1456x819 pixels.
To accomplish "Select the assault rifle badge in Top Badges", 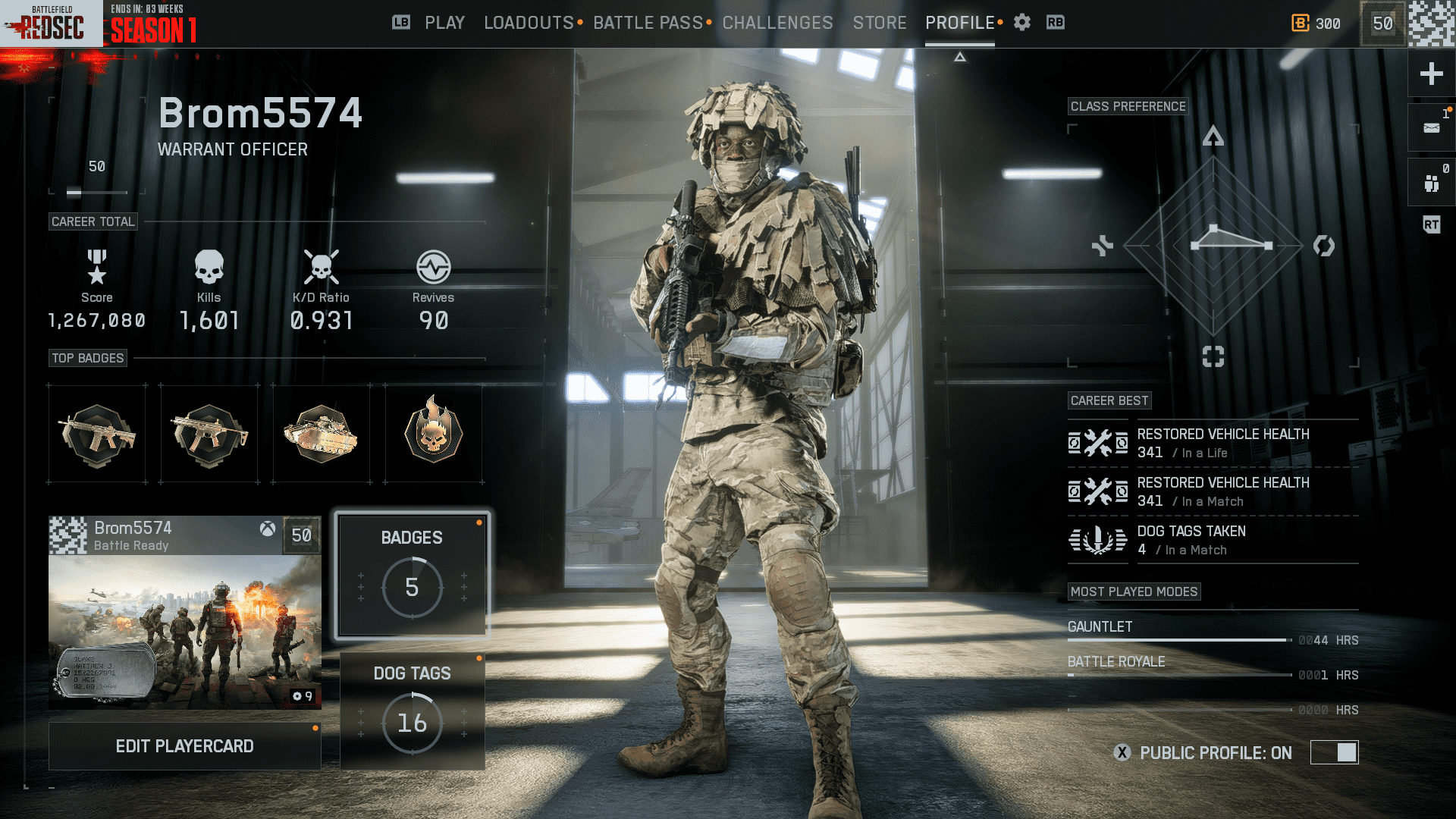I will click(x=96, y=433).
